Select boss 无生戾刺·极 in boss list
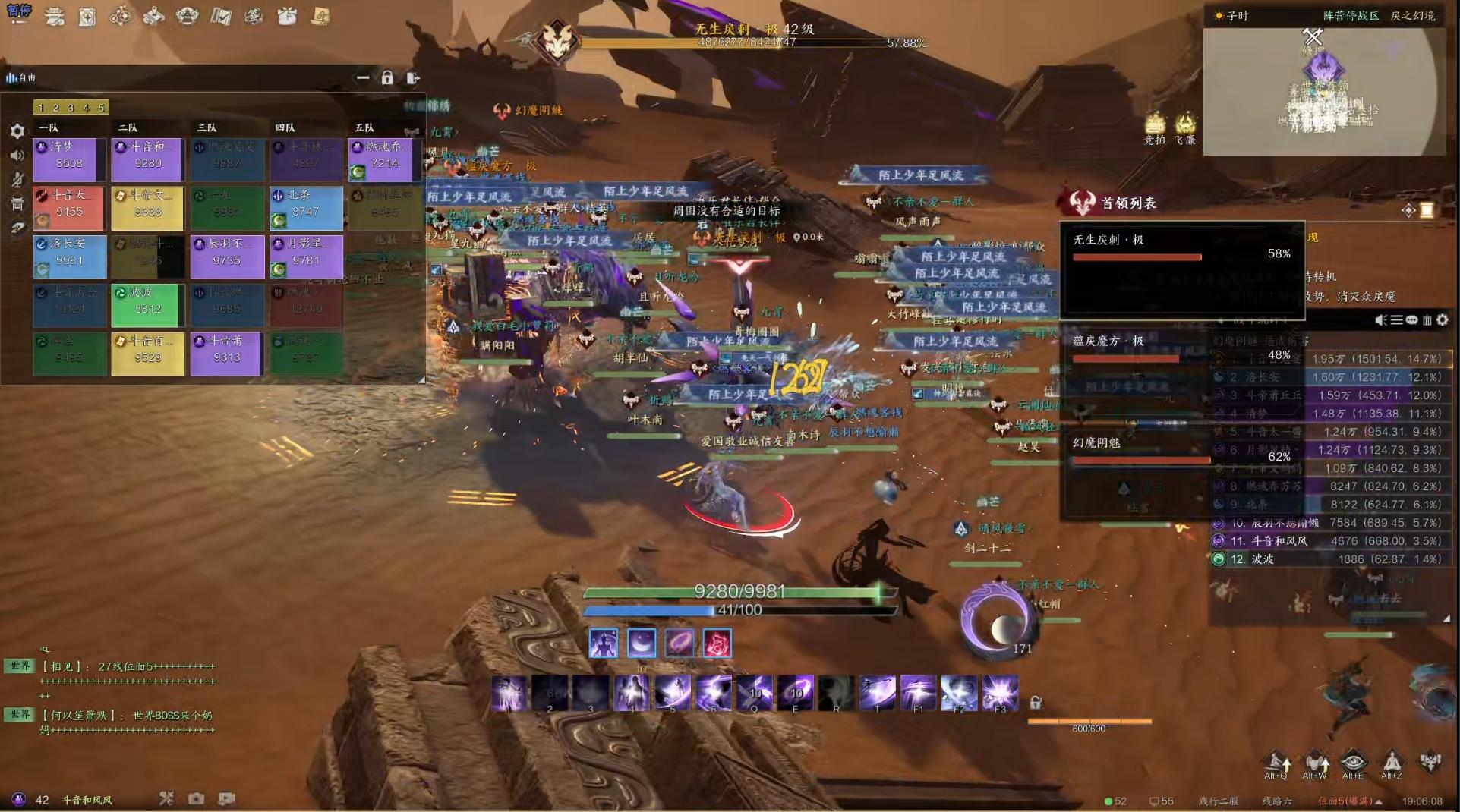The height and width of the screenshot is (812, 1460). tap(1181, 249)
